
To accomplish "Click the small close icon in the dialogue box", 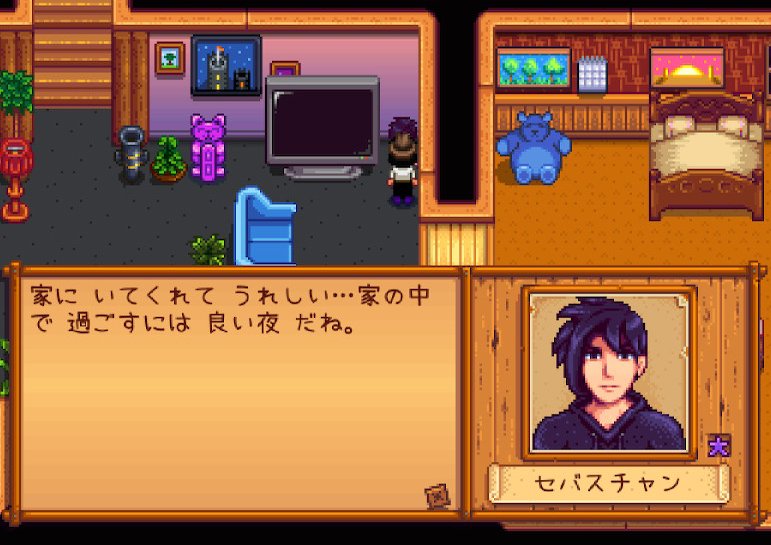I will pos(435,493).
